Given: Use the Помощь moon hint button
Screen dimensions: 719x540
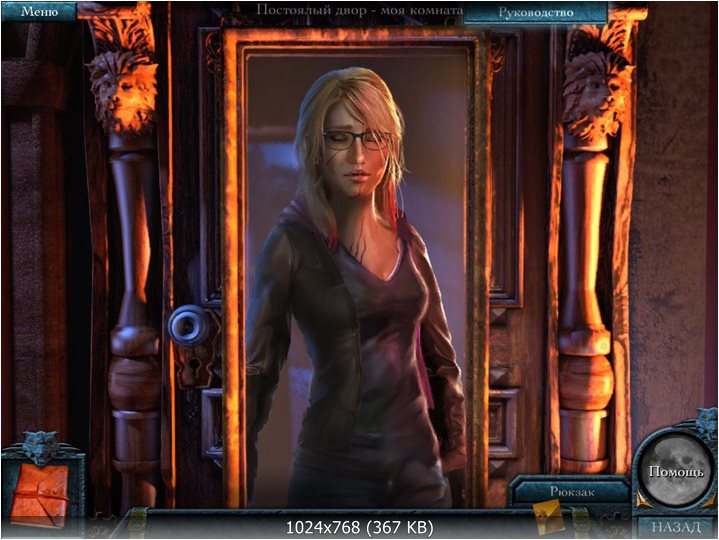Looking at the screenshot, I should (675, 471).
